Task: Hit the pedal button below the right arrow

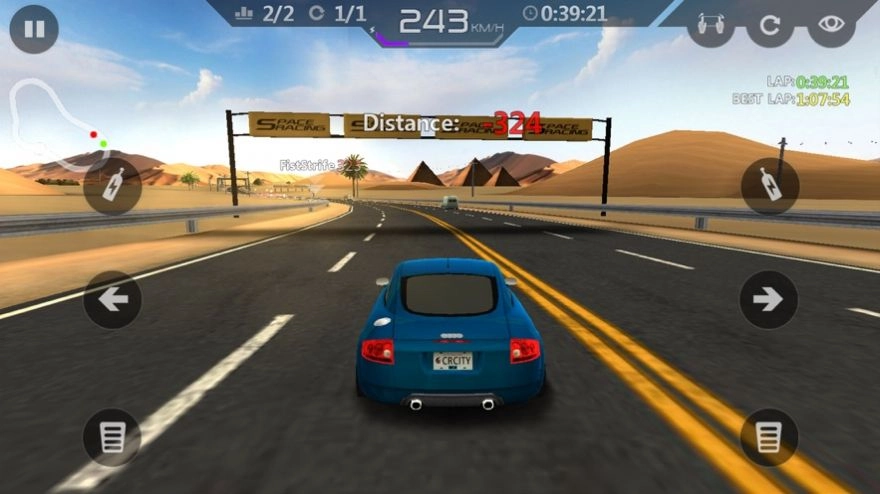Action: tap(768, 437)
